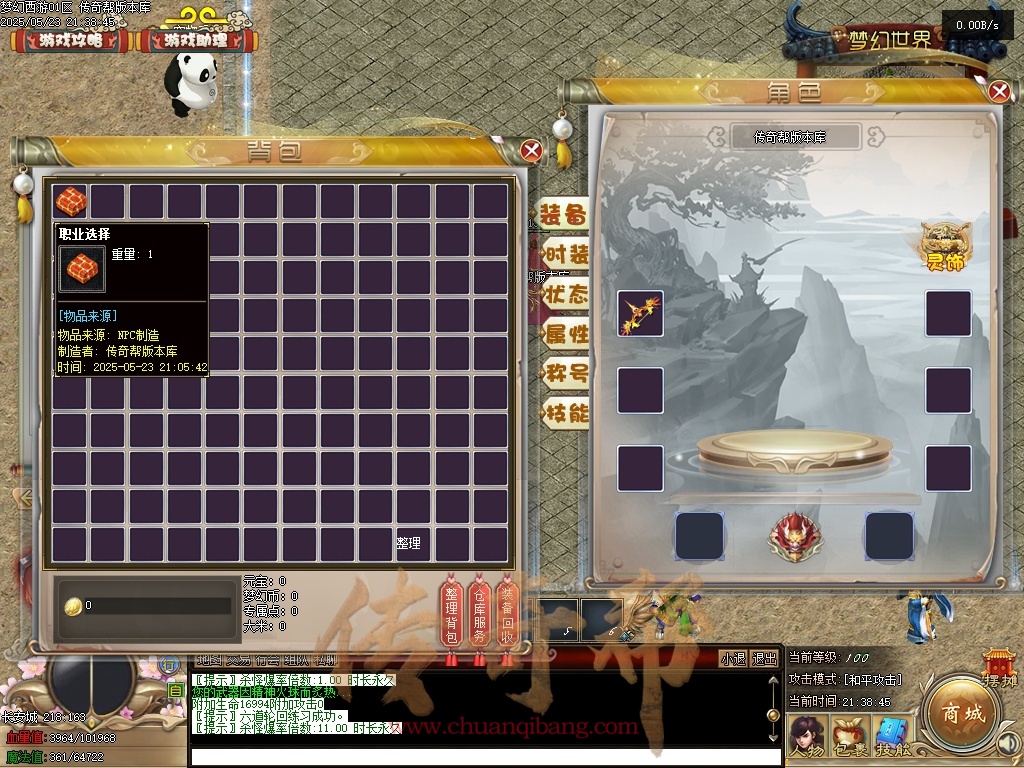The image size is (1024, 768).
Task: Open the 灵饰 spirit accessory button
Action: [x=945, y=246]
